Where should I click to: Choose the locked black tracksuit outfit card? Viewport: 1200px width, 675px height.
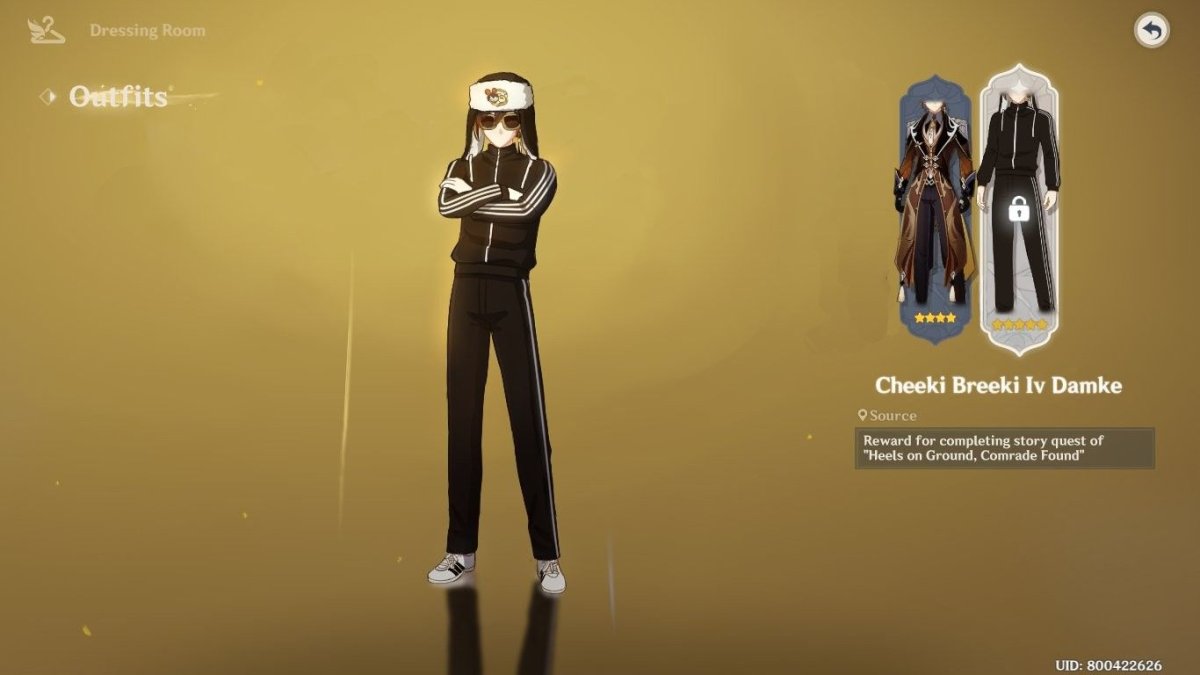tap(1018, 208)
